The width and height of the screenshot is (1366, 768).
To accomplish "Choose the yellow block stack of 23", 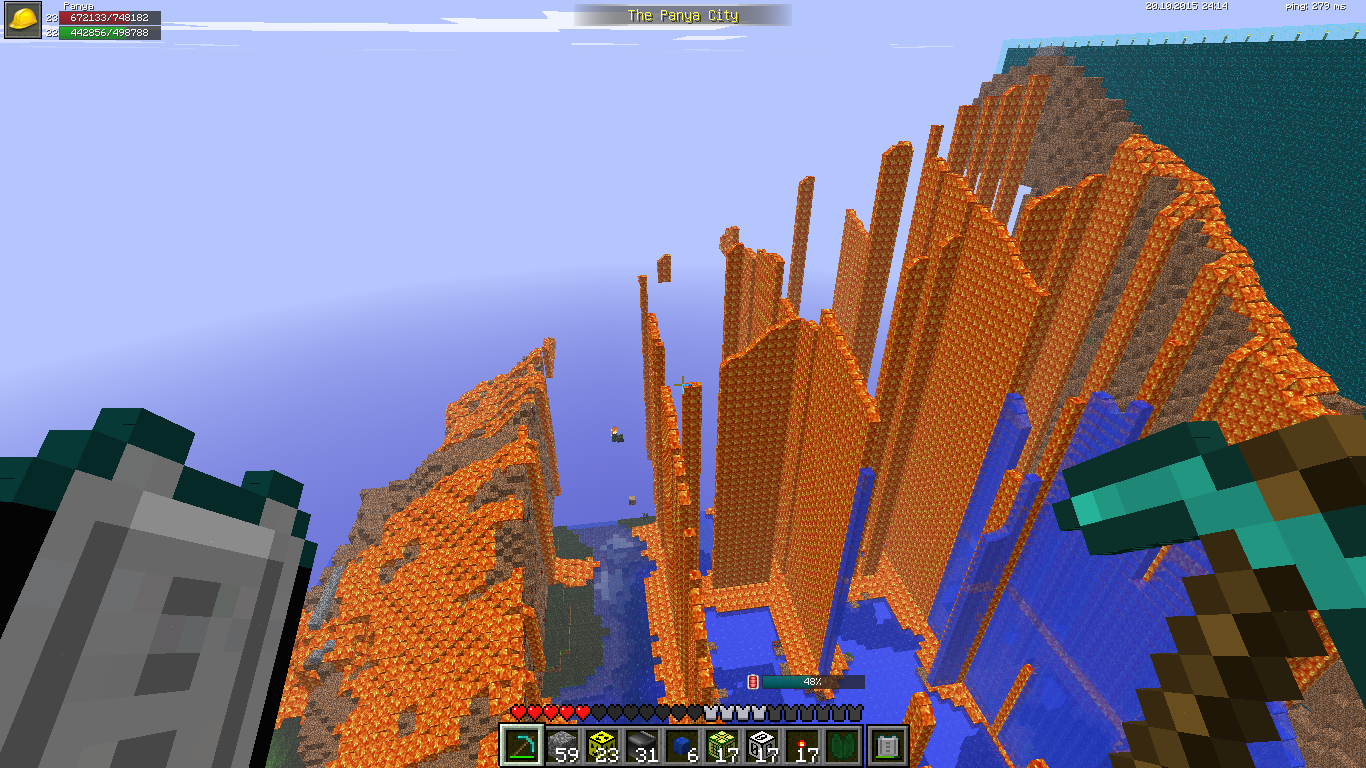I will [602, 746].
